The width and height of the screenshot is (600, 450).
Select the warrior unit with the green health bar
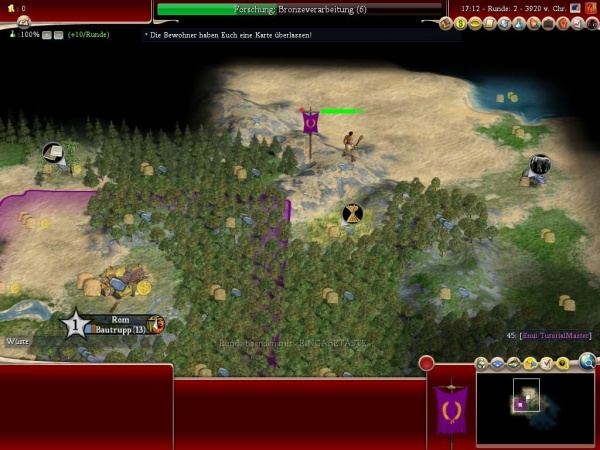click(x=350, y=146)
